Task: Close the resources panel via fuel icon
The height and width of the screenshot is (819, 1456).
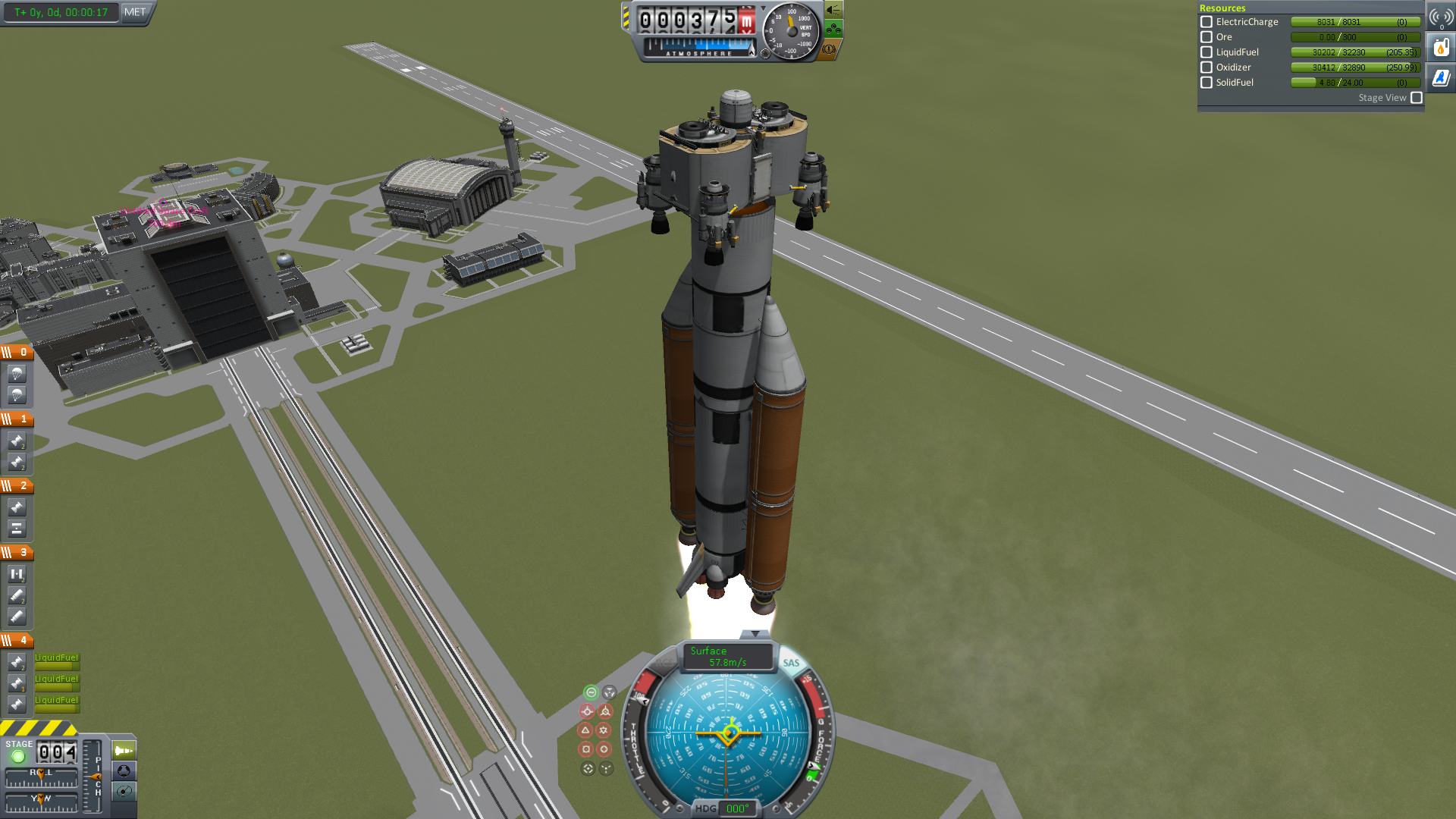Action: point(1441,48)
